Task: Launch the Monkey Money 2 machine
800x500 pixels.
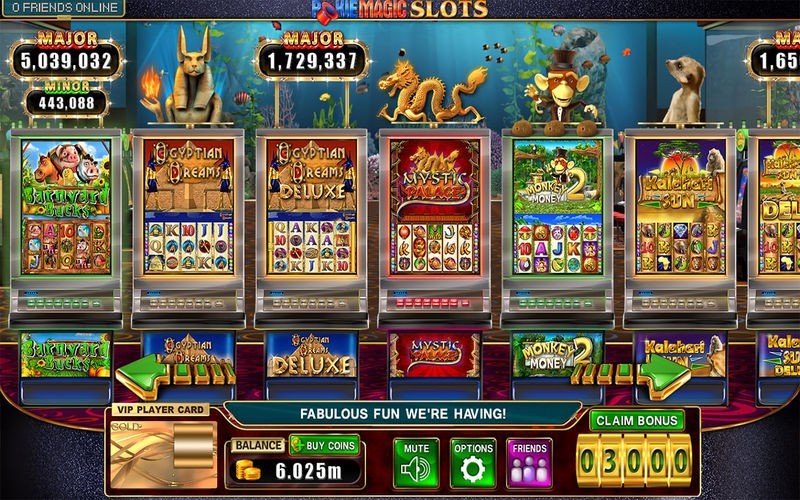Action: (557, 220)
